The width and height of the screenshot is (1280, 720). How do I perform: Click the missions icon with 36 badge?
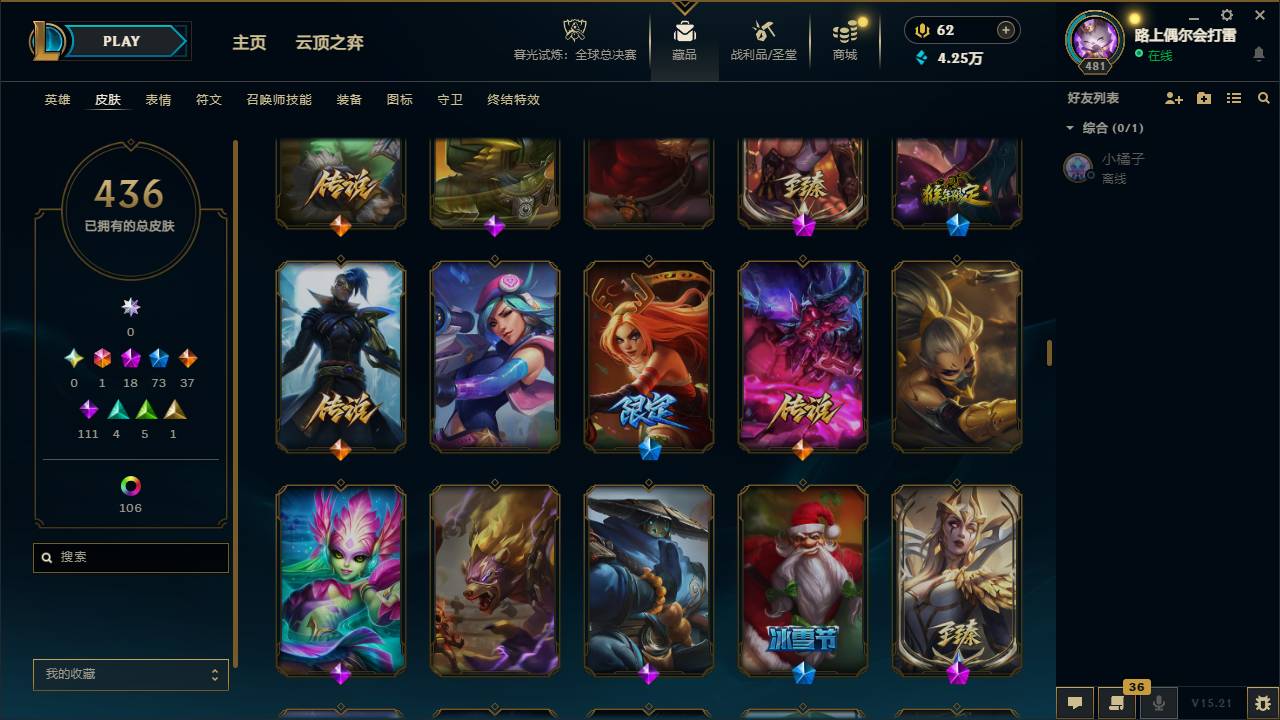[x=1118, y=704]
